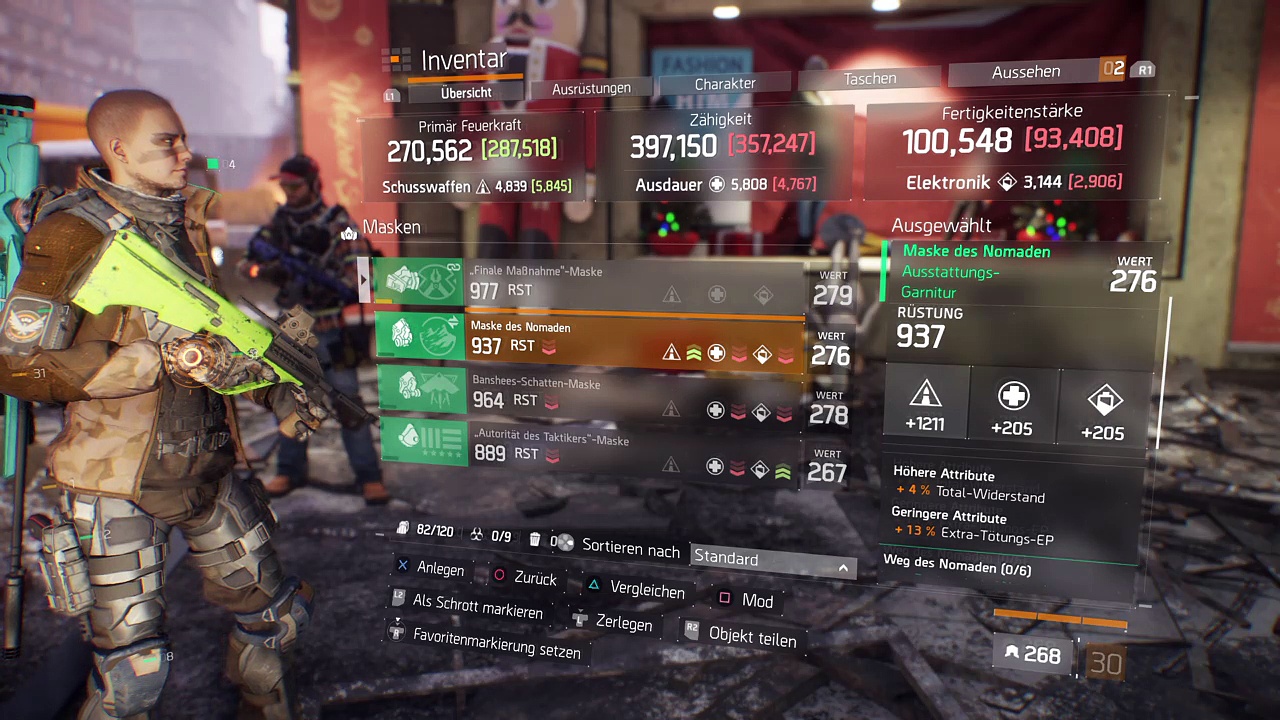Switch to the Charakter tab
Image resolution: width=1280 pixels, height=720 pixels.
pos(725,84)
